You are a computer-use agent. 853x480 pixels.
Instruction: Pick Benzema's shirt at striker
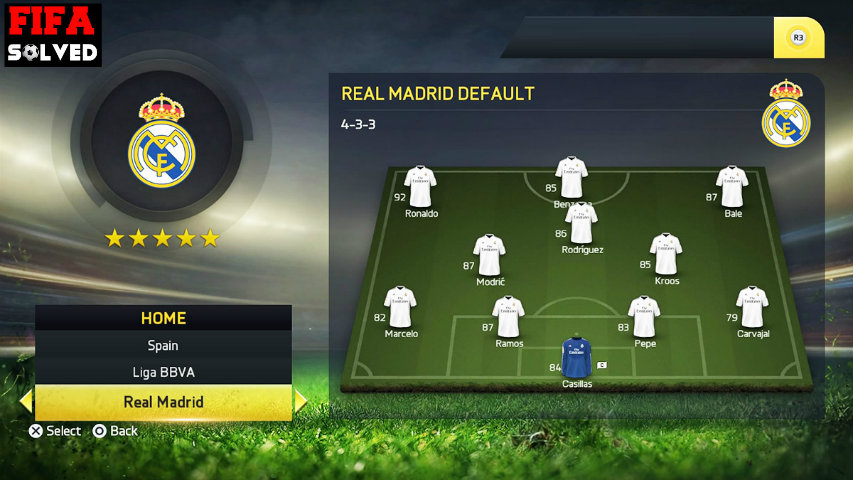pyautogui.click(x=571, y=177)
